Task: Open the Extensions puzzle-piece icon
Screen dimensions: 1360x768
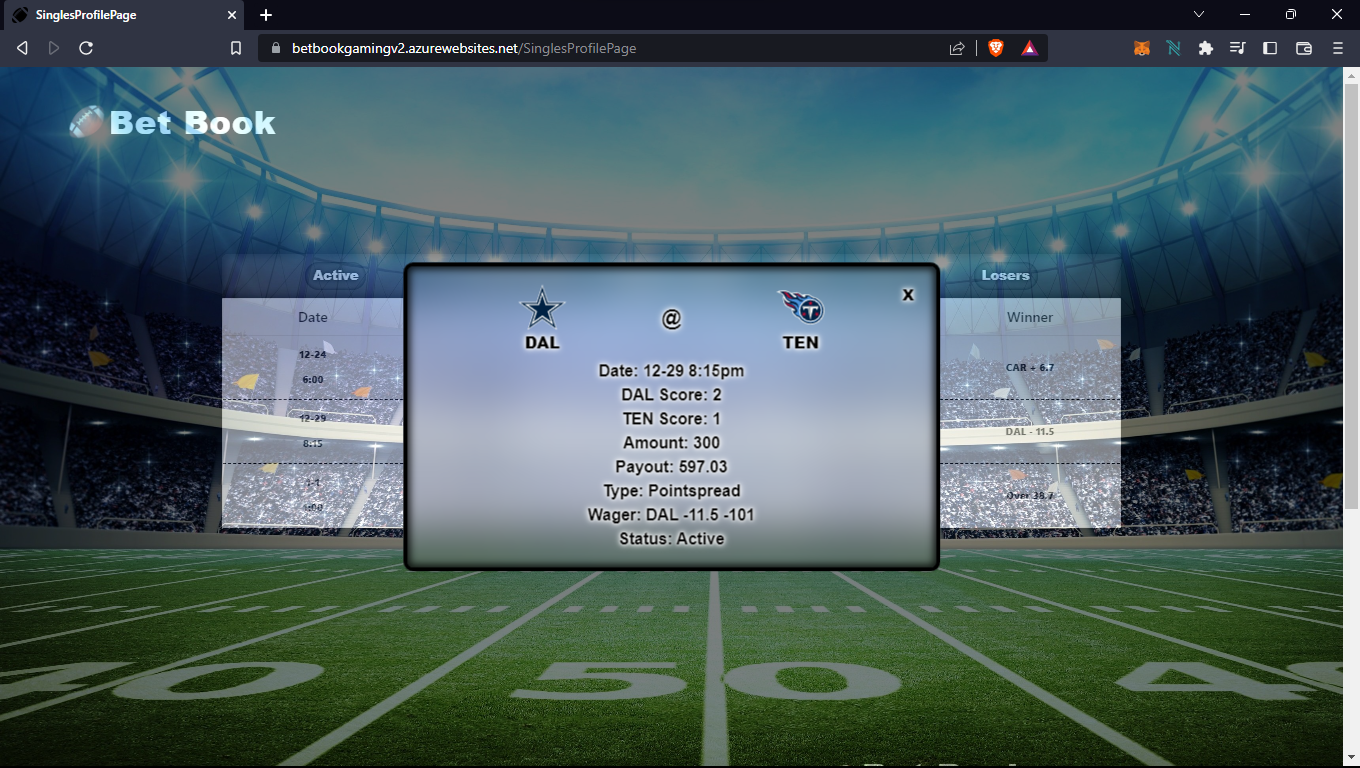Action: [x=1205, y=47]
